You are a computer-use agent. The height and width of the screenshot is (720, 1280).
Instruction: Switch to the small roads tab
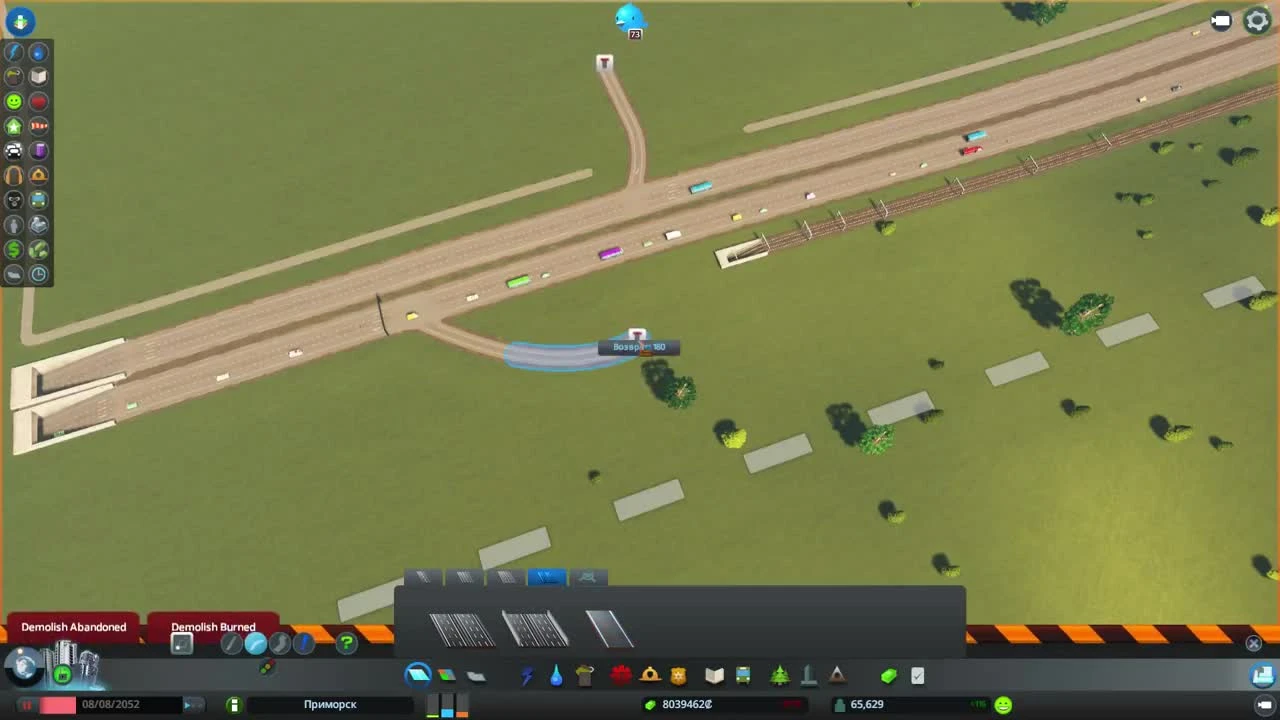pyautogui.click(x=423, y=577)
